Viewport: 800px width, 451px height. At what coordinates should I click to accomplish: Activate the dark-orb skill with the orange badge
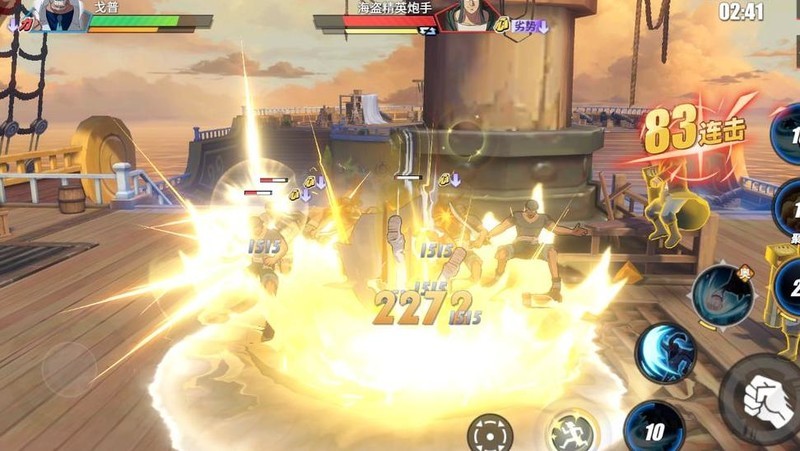coord(722,293)
